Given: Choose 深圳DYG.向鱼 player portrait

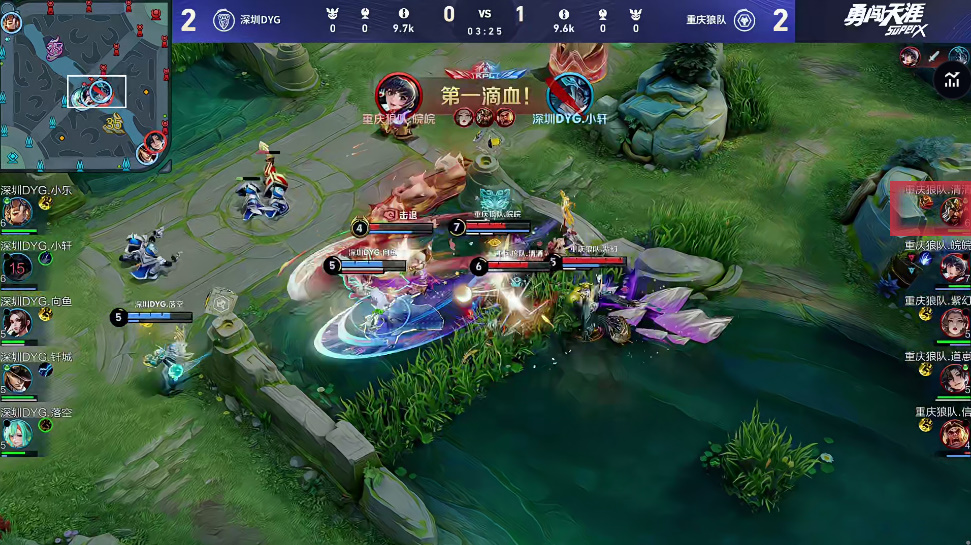Looking at the screenshot, I should click(17, 321).
